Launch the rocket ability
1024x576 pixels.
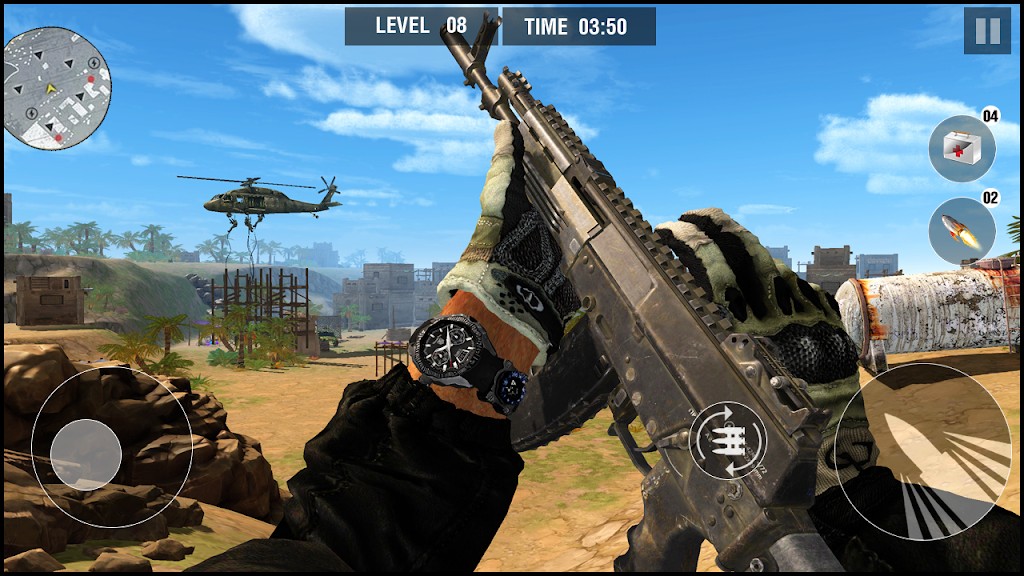[x=961, y=231]
